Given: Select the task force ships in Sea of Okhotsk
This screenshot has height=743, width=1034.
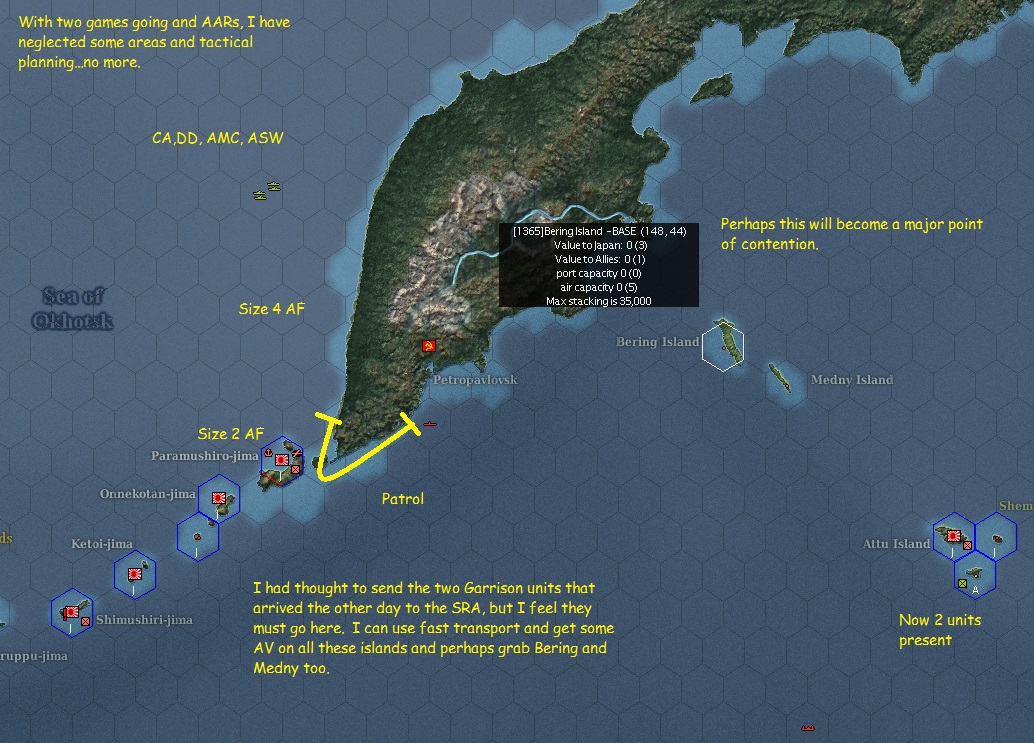Looking at the screenshot, I should click(x=268, y=190).
